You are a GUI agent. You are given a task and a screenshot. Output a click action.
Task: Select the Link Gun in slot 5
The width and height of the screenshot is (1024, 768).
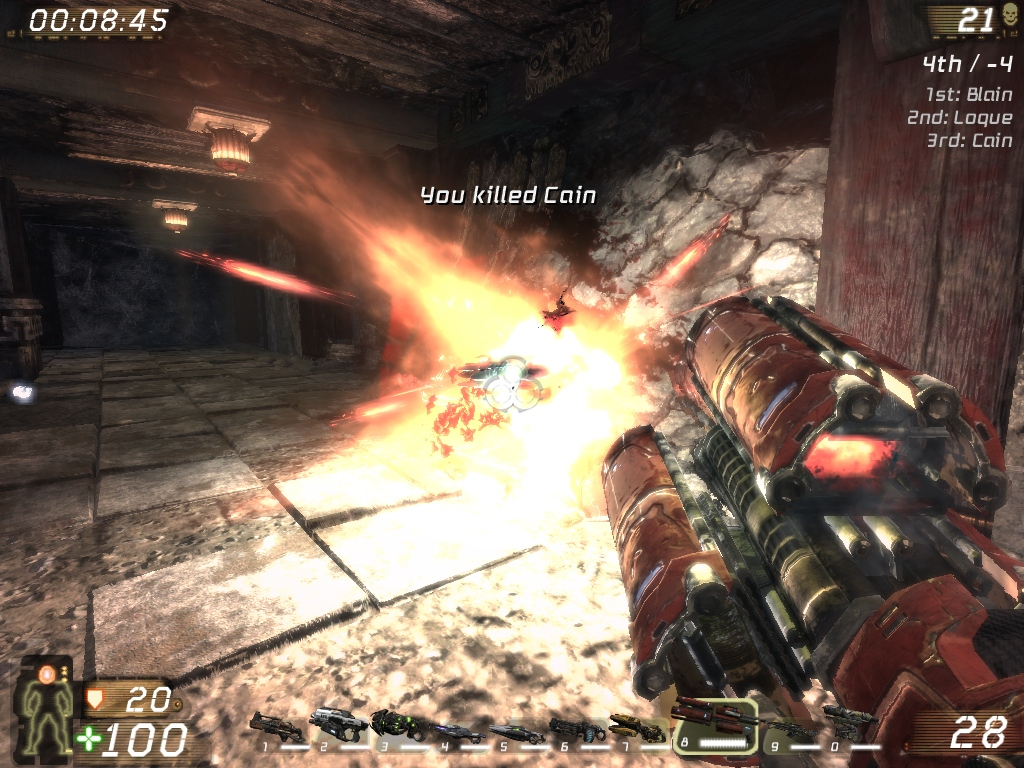click(x=517, y=733)
